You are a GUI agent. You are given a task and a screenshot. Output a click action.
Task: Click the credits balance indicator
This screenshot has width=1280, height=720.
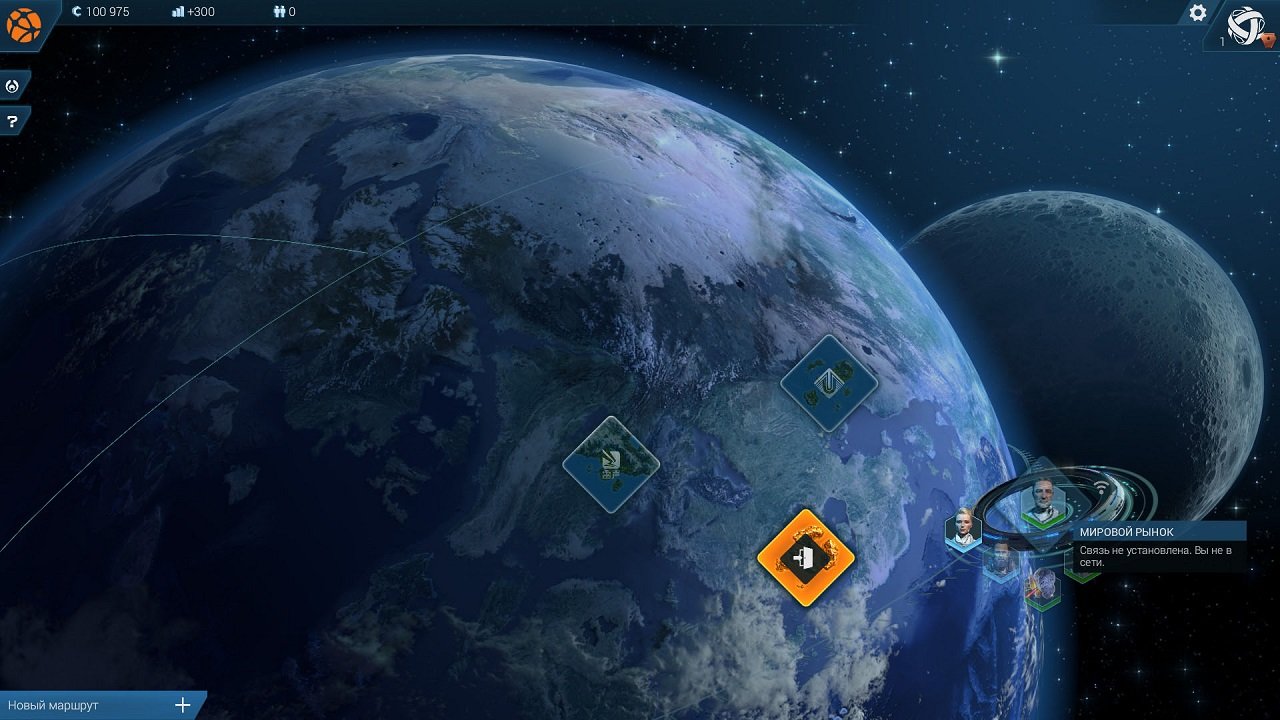pyautogui.click(x=101, y=14)
